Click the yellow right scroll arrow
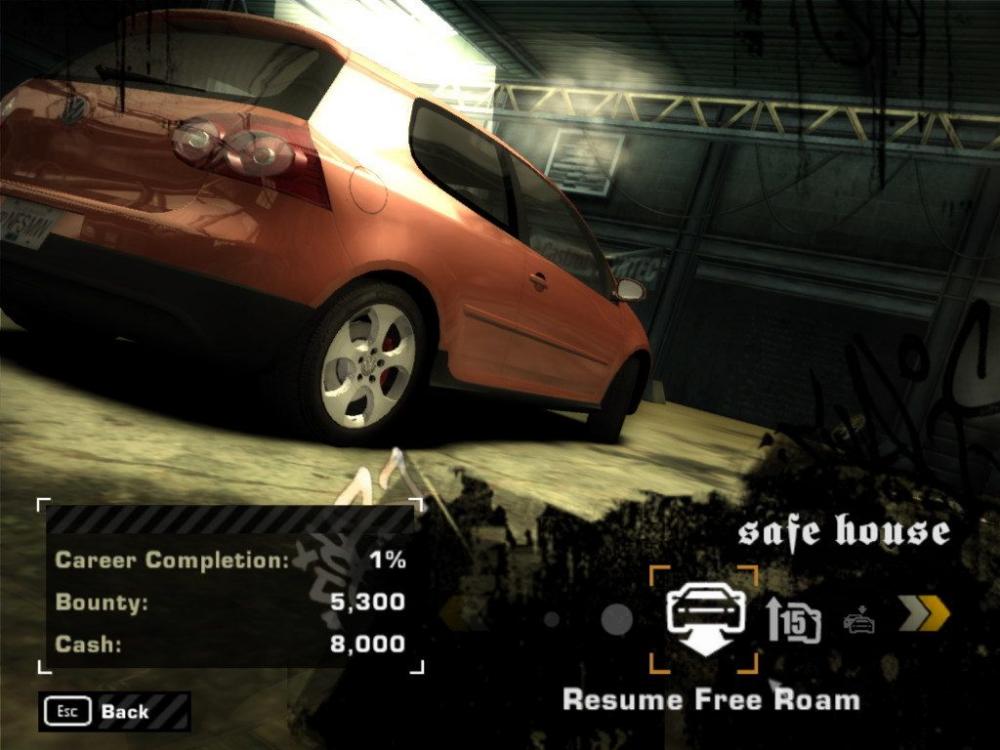This screenshot has height=750, width=1000. pos(922,614)
